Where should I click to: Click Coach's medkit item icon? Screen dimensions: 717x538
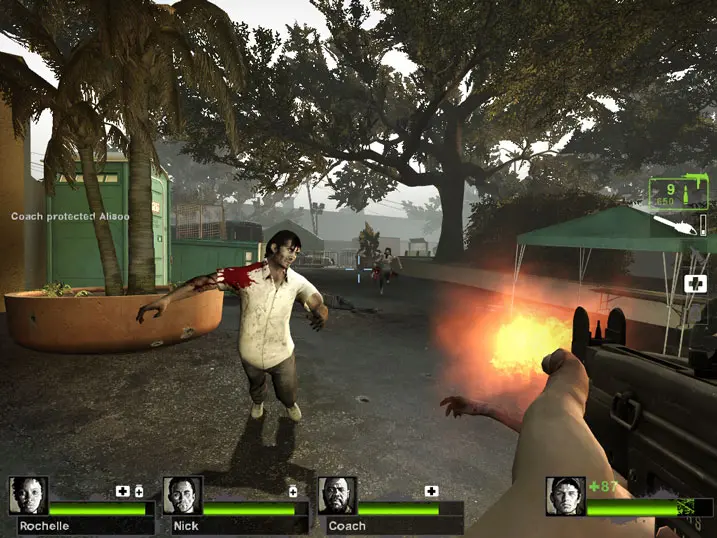pyautogui.click(x=431, y=491)
